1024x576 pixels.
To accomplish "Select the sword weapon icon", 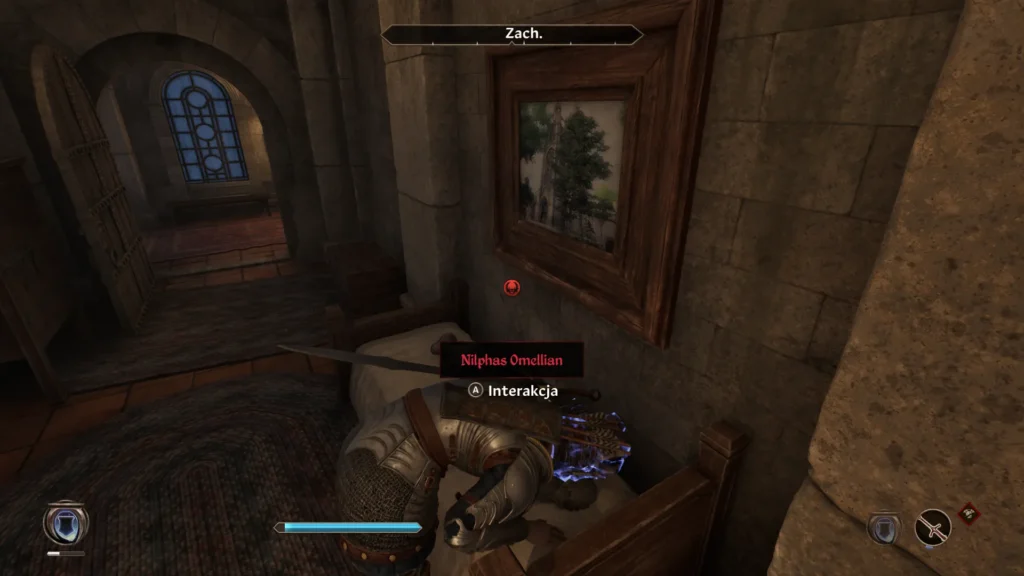I will [x=933, y=527].
